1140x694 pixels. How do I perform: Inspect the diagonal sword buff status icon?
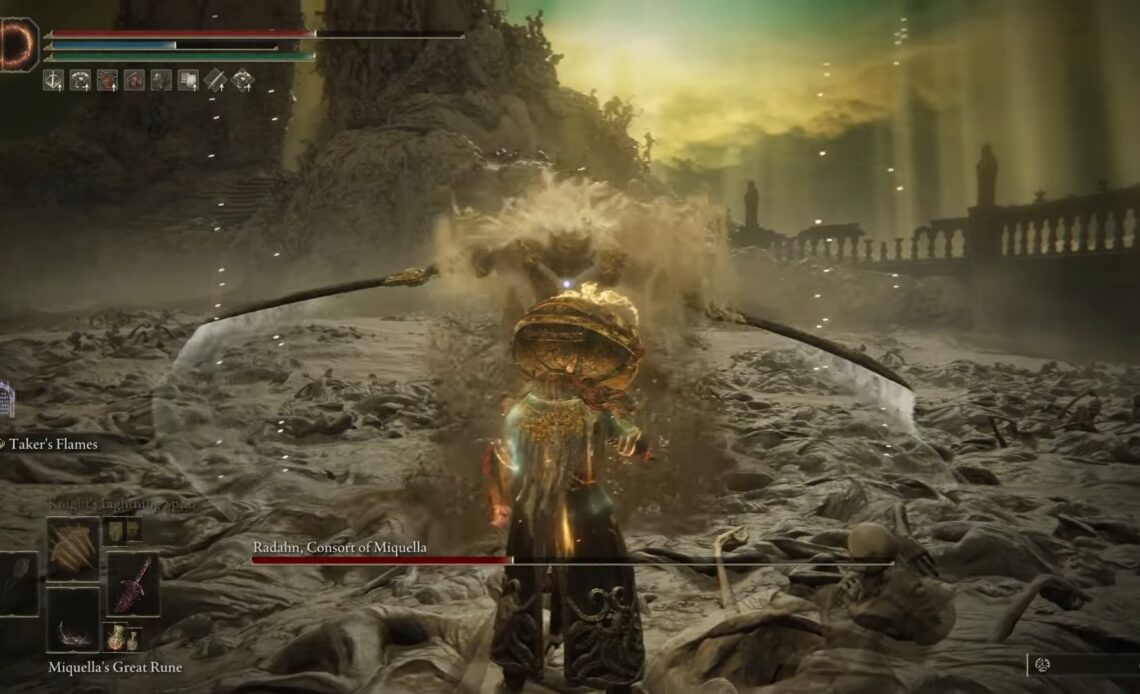[x=215, y=80]
